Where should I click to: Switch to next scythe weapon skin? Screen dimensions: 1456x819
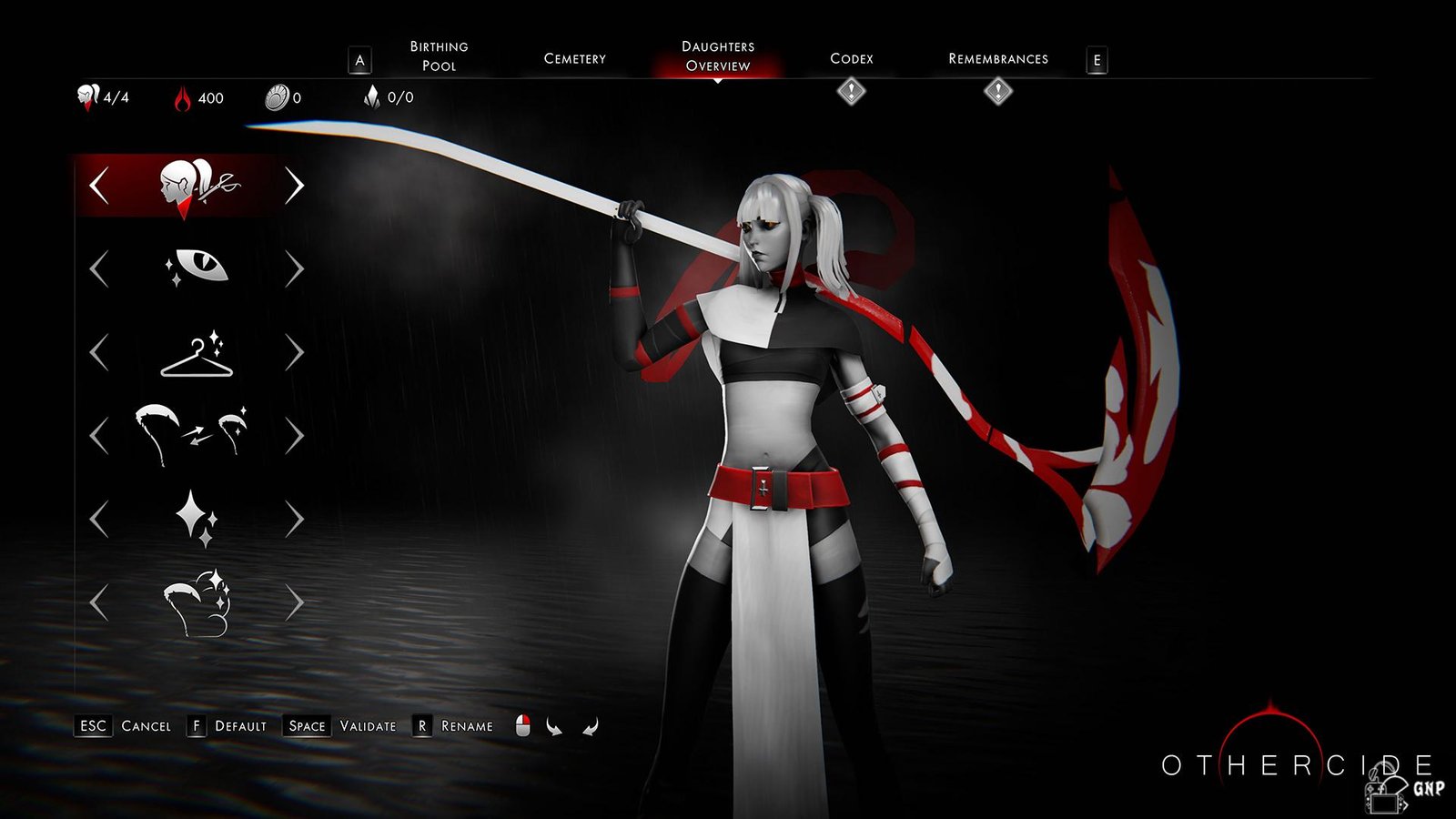294,436
